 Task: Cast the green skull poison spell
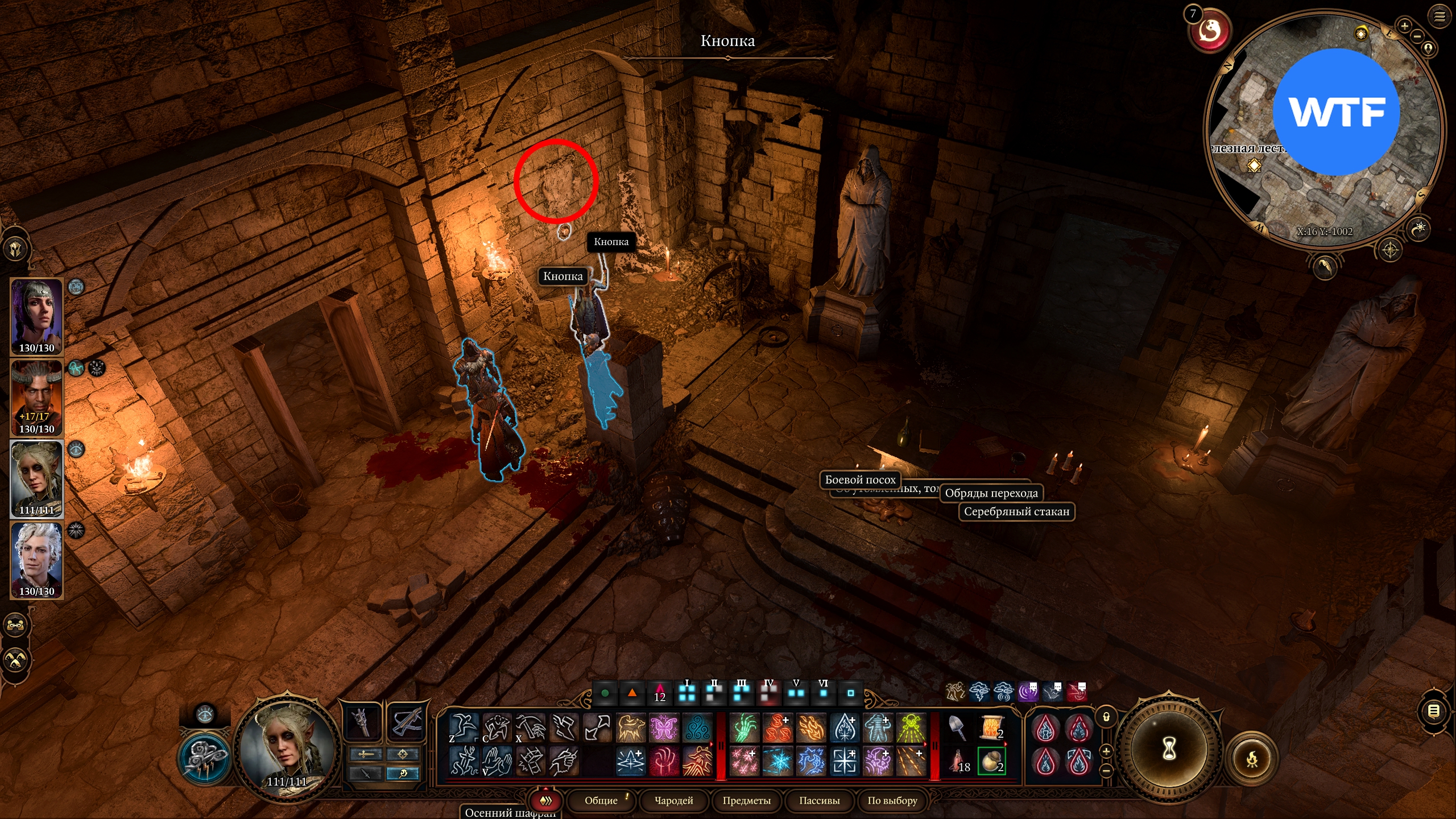[911, 728]
